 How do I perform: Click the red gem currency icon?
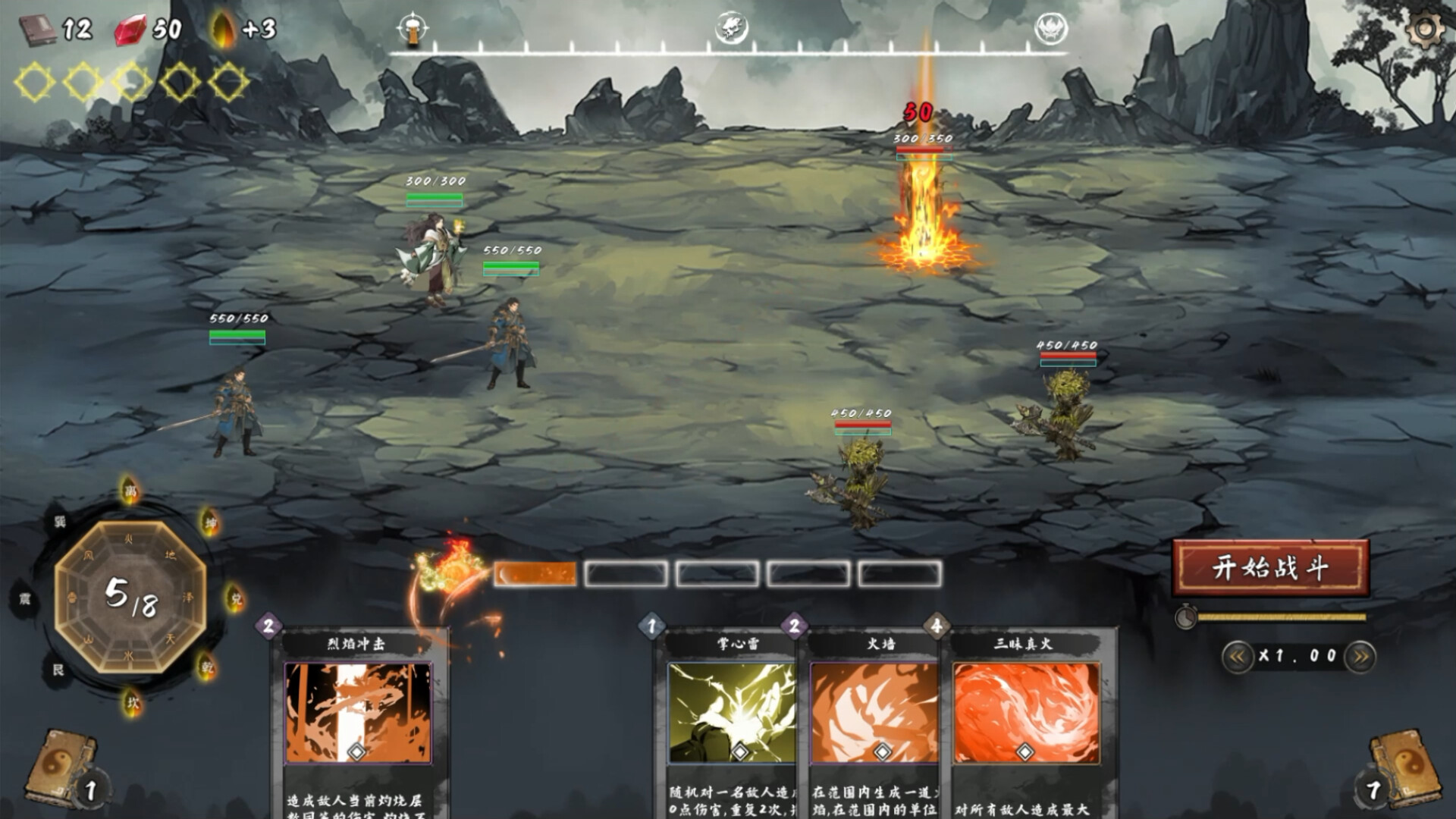130,30
